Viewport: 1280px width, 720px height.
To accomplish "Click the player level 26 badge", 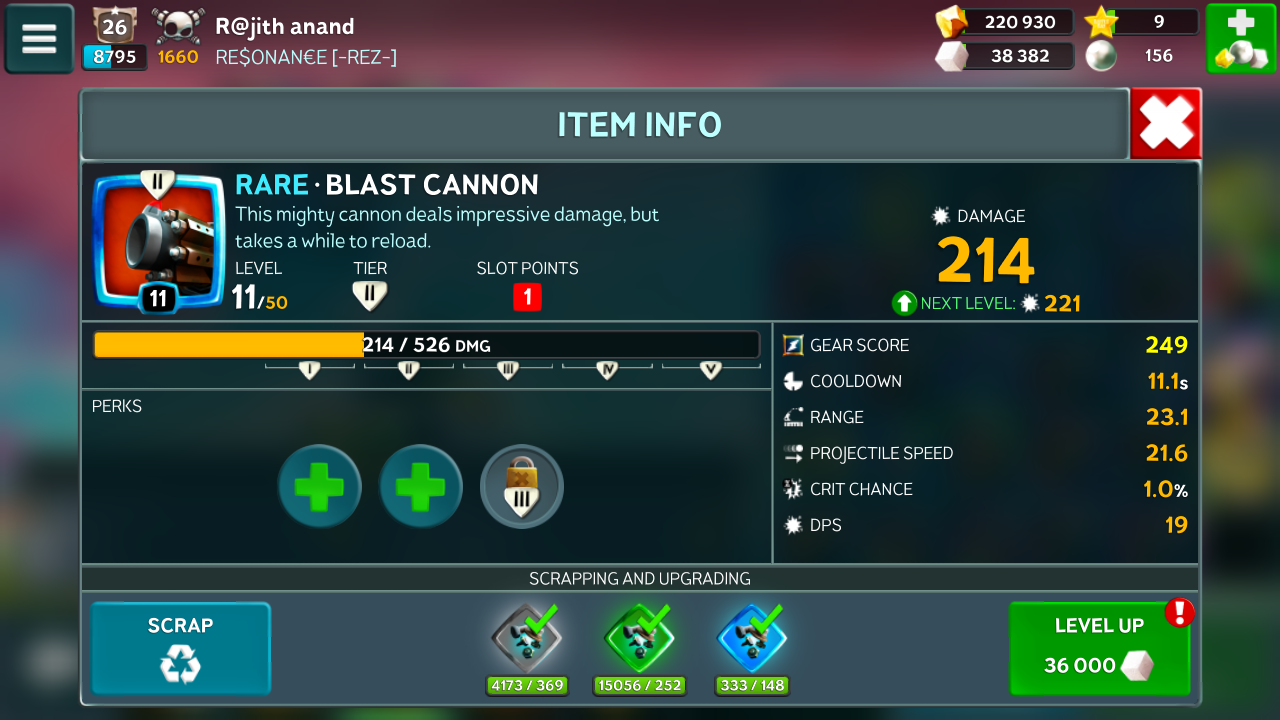I will tap(114, 26).
